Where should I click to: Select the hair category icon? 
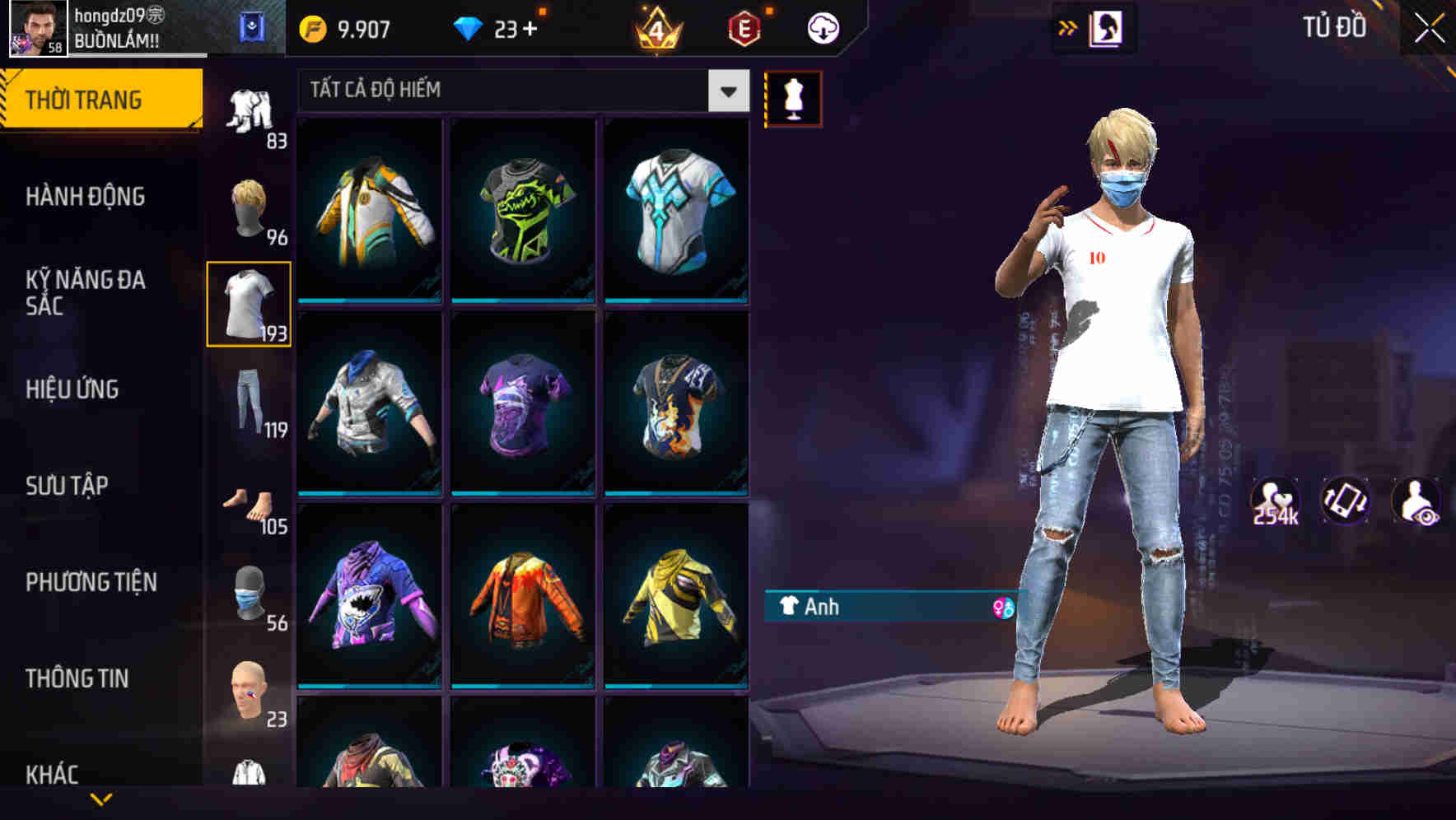pyautogui.click(x=250, y=204)
